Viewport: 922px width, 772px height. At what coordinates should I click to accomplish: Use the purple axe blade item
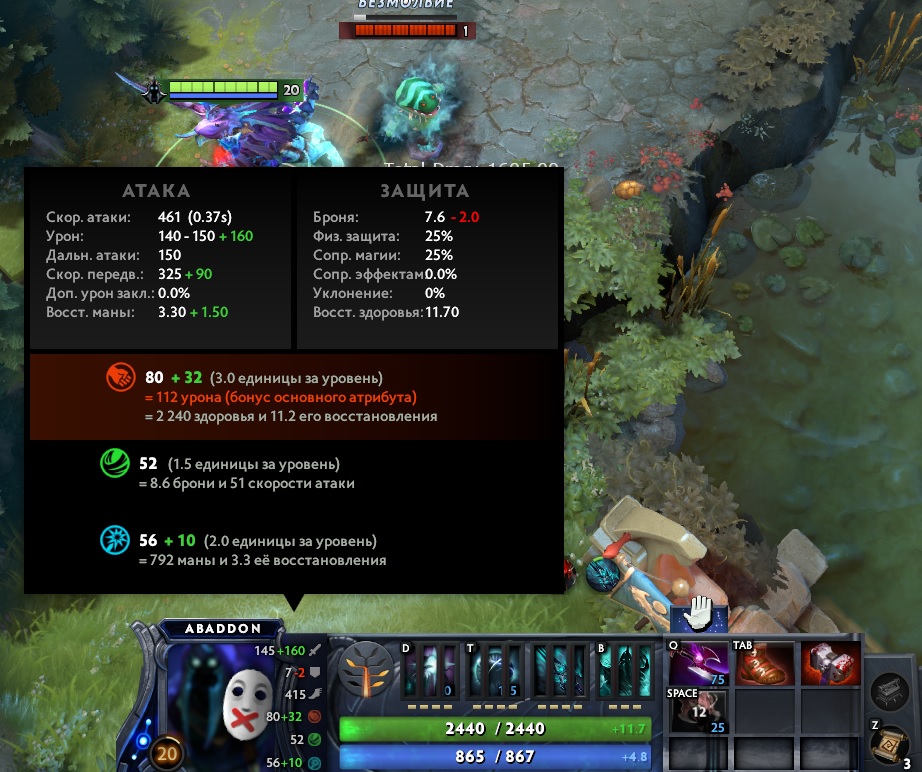(698, 664)
